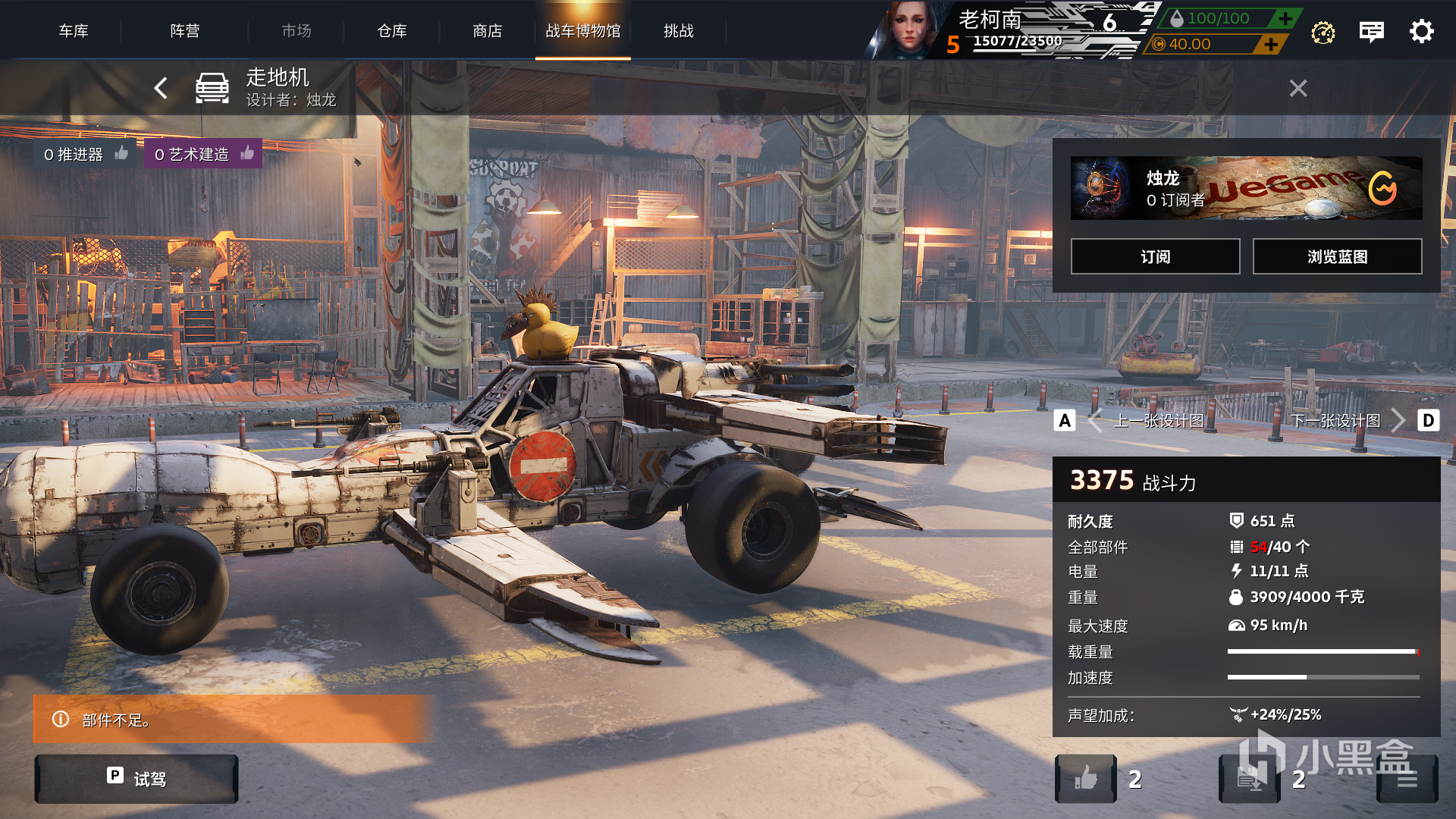
Task: Close the blueprint view with the X
Action: tap(1298, 89)
